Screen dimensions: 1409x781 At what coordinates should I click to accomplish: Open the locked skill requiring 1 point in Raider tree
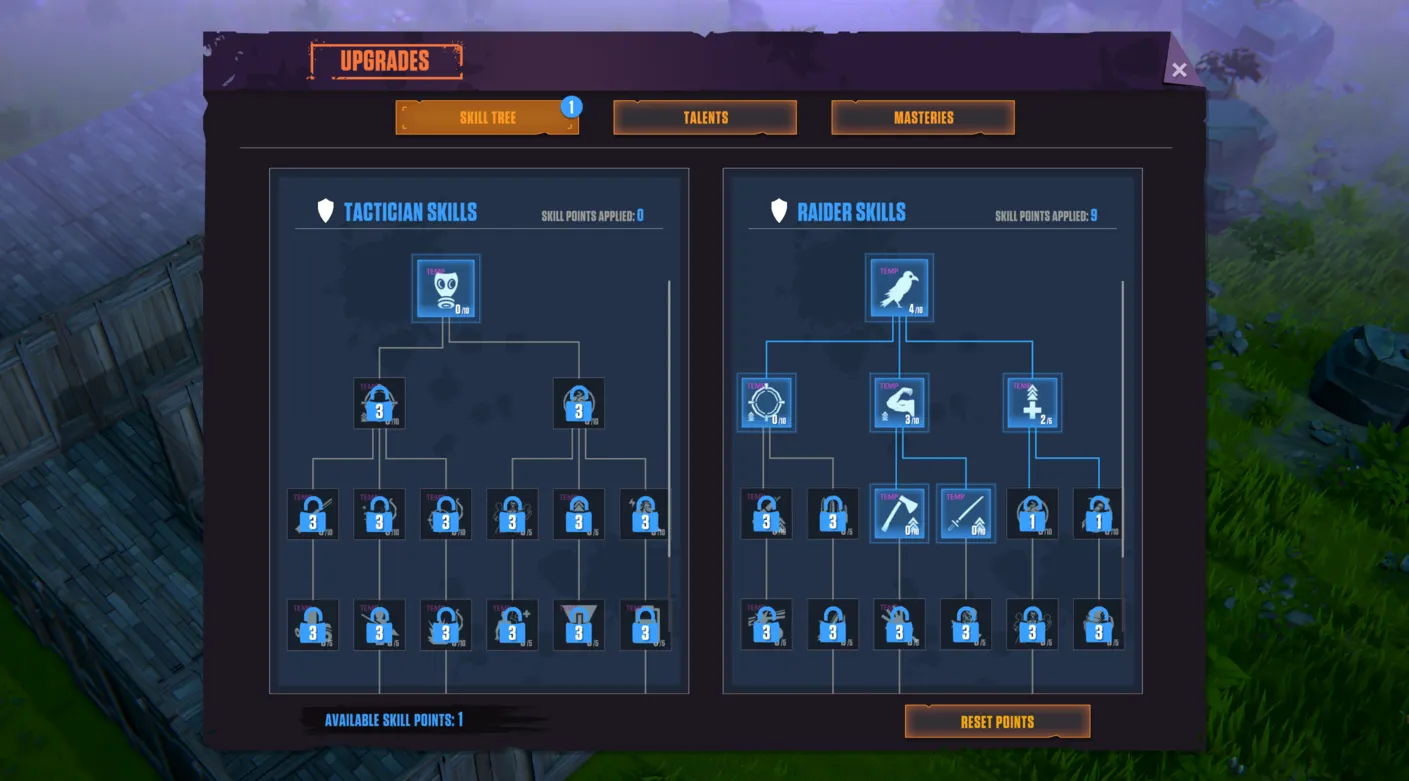1031,513
